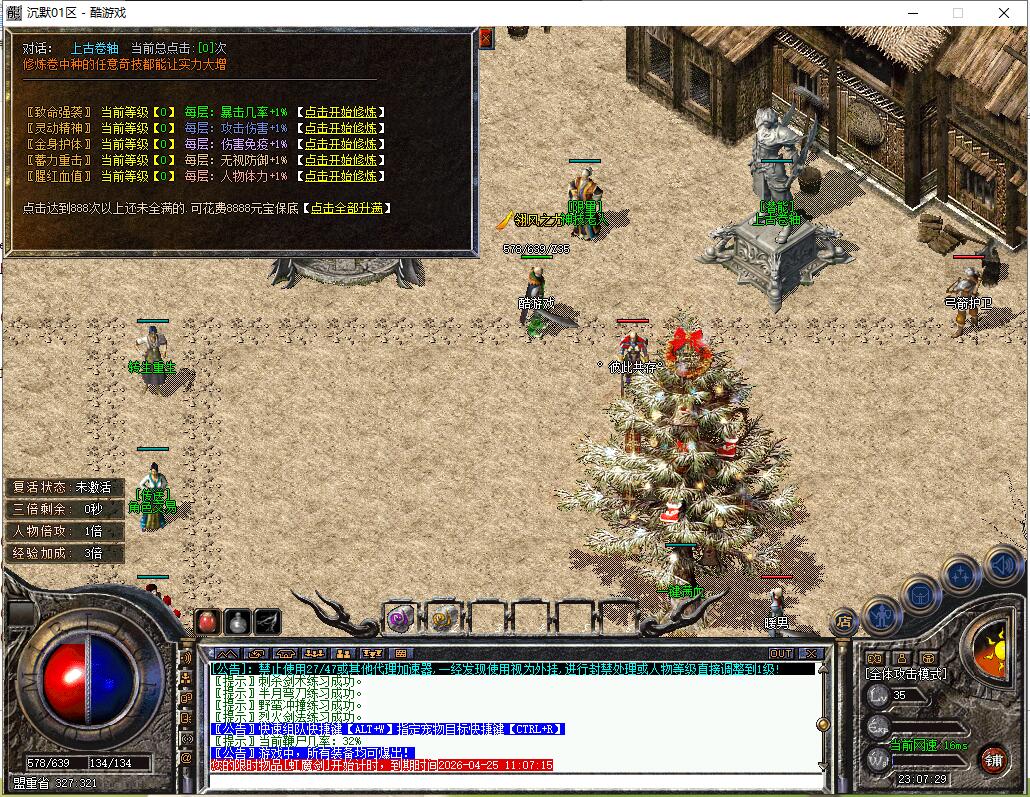The image size is (1030, 797).
Task: Start training the 腥红血值 skill
Action: [x=341, y=176]
